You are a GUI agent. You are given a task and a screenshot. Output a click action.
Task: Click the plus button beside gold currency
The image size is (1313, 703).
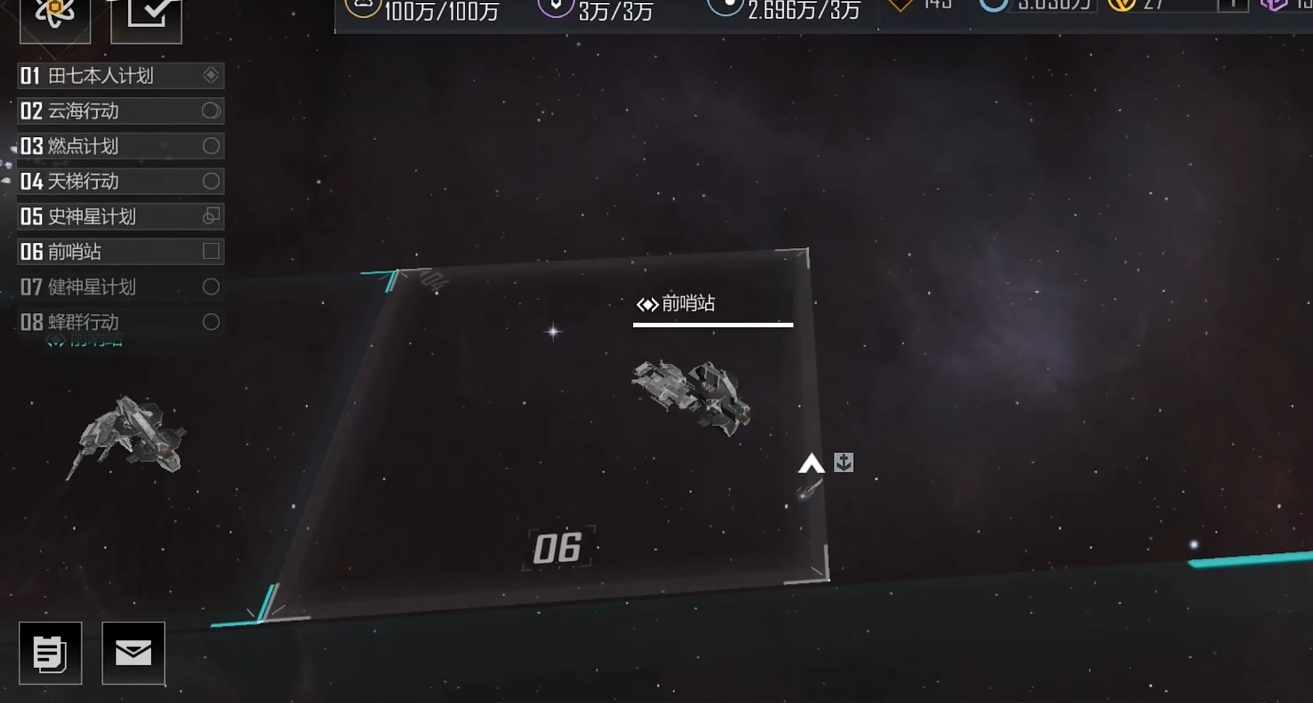[1232, 5]
